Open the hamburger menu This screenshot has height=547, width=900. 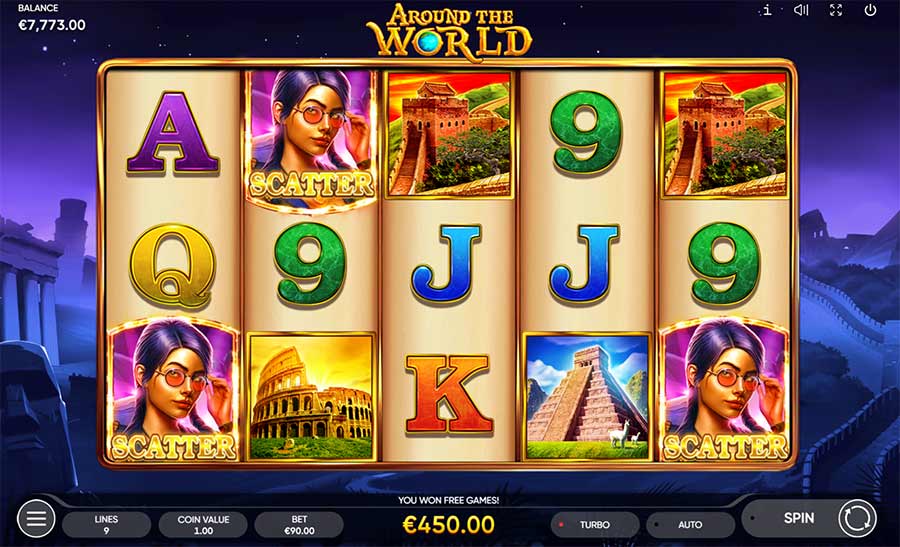click(36, 519)
